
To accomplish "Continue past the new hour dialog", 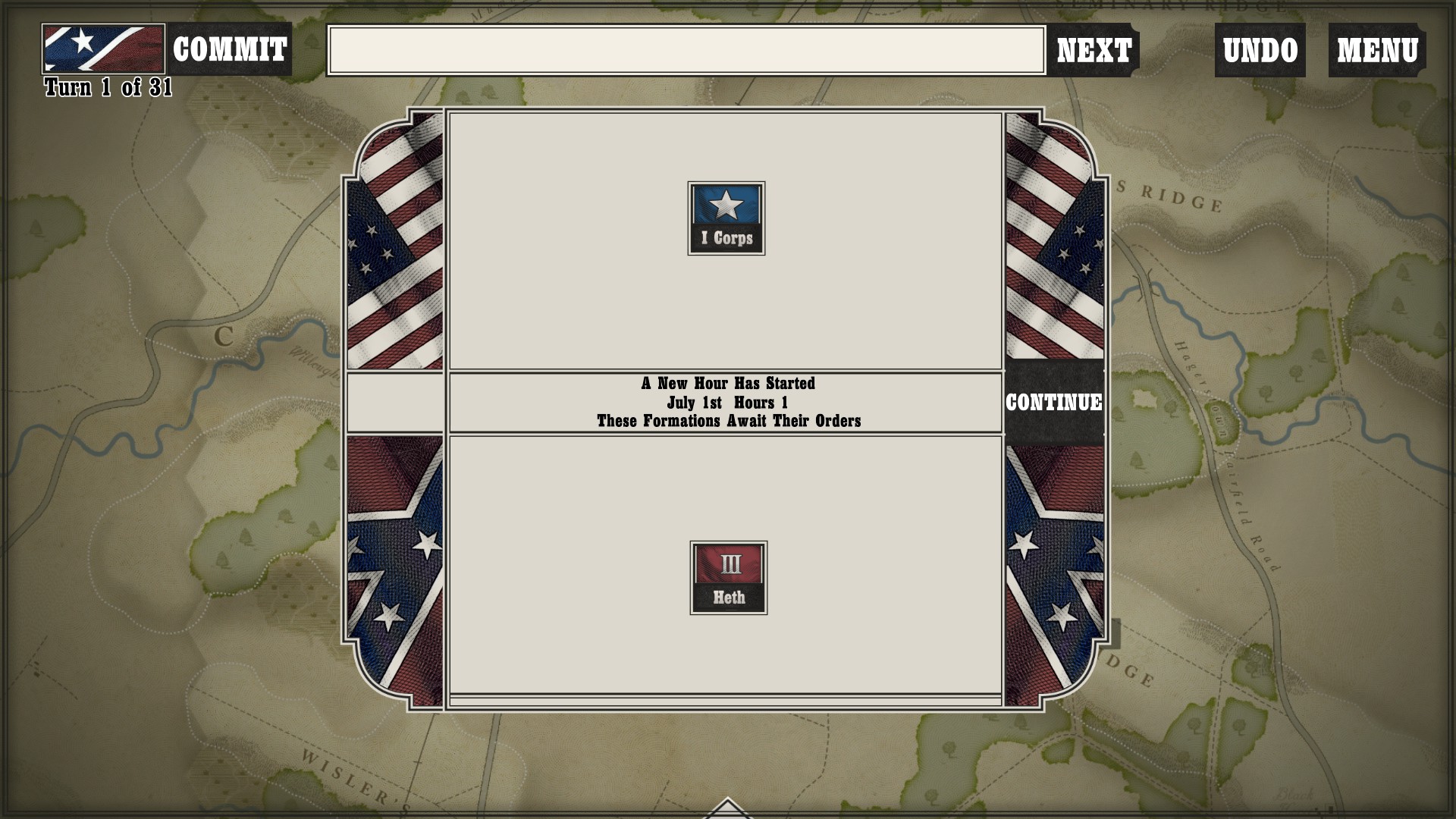I will (x=1053, y=402).
